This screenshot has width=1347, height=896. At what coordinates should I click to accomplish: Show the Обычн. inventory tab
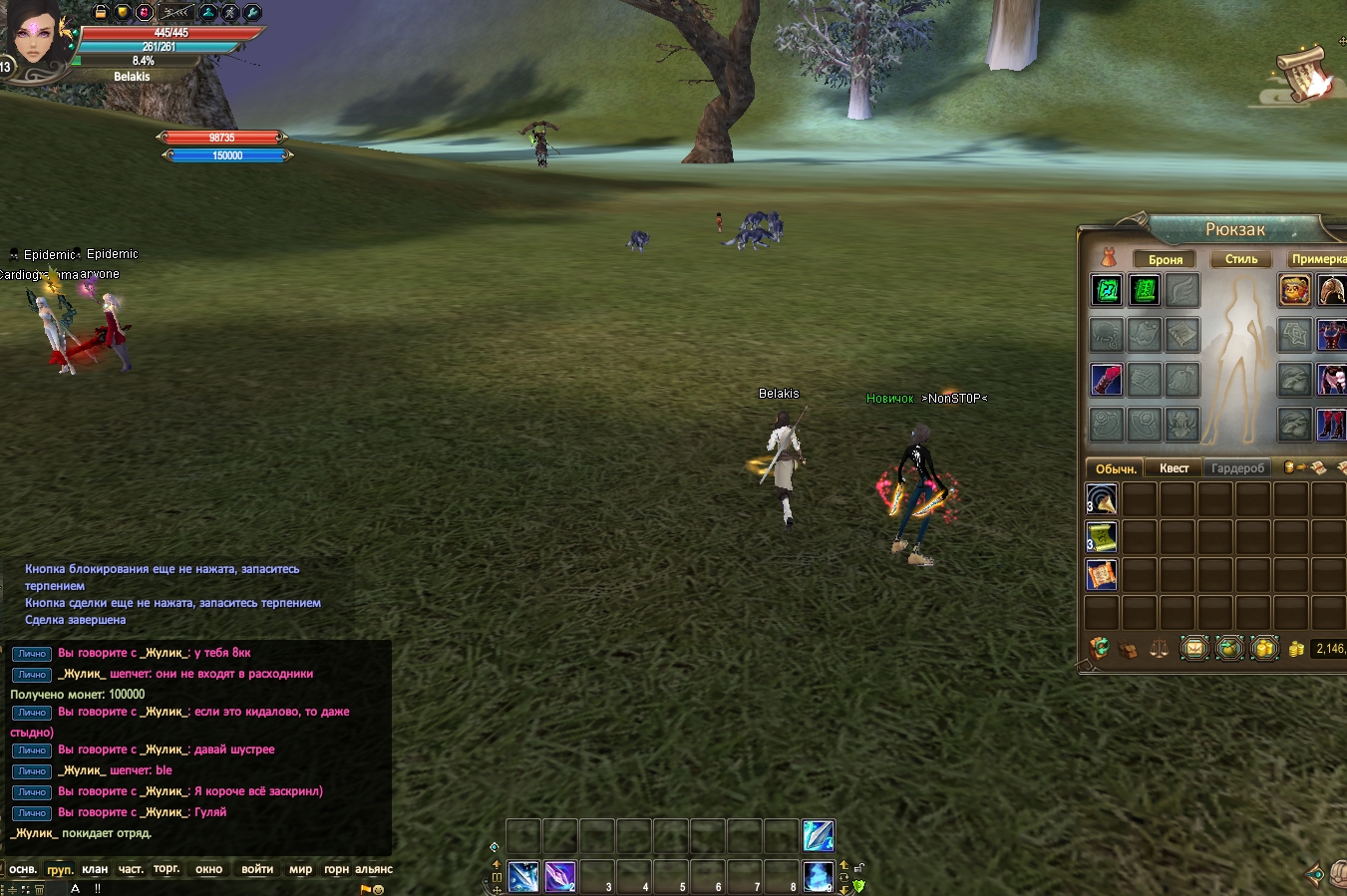(1116, 468)
